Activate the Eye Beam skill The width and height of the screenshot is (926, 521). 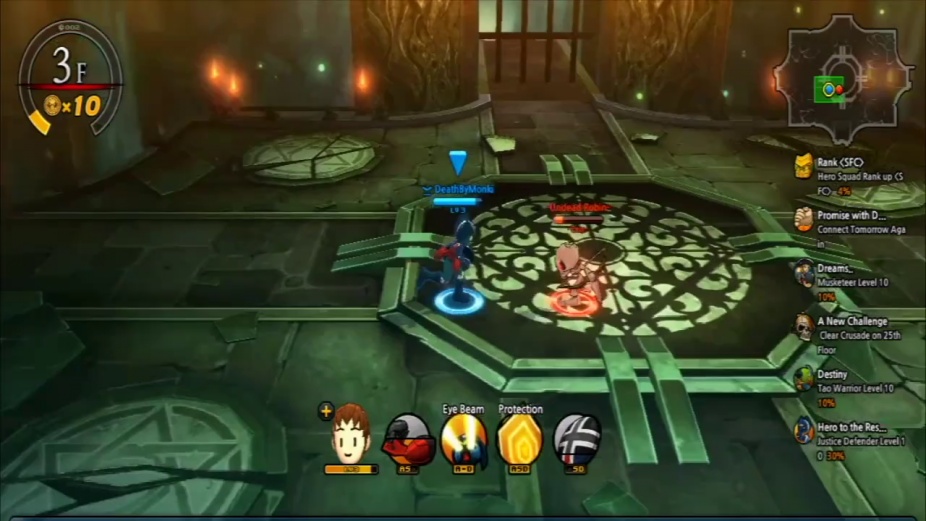pos(464,440)
